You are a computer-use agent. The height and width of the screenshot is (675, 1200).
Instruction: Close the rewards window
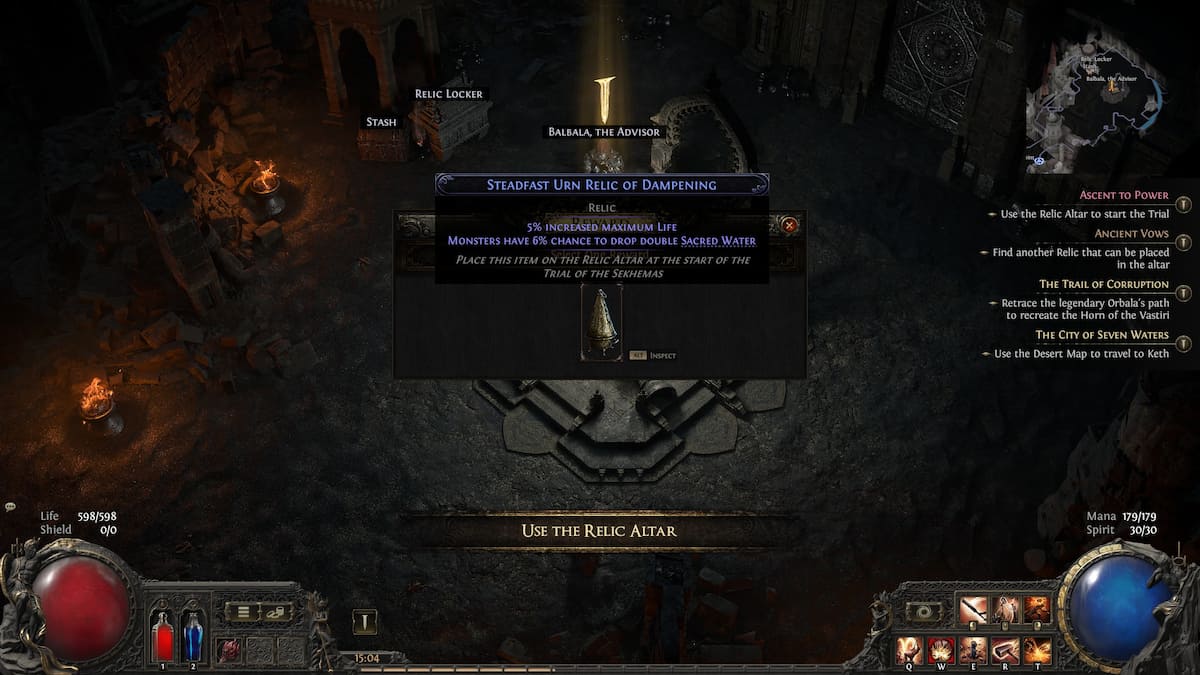tap(790, 225)
